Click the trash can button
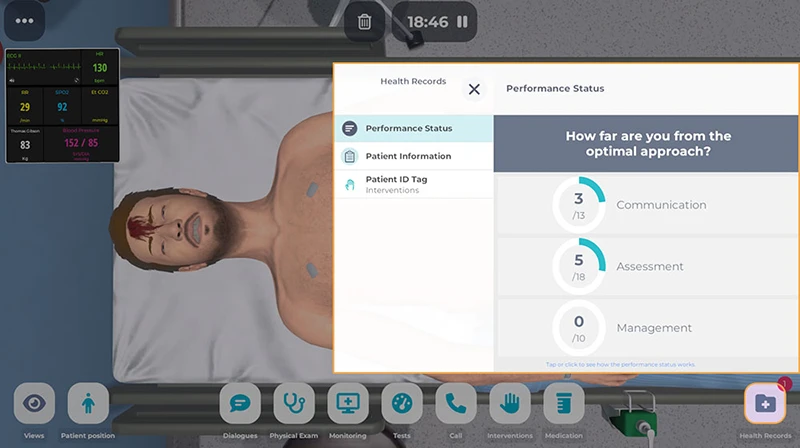 [x=365, y=21]
